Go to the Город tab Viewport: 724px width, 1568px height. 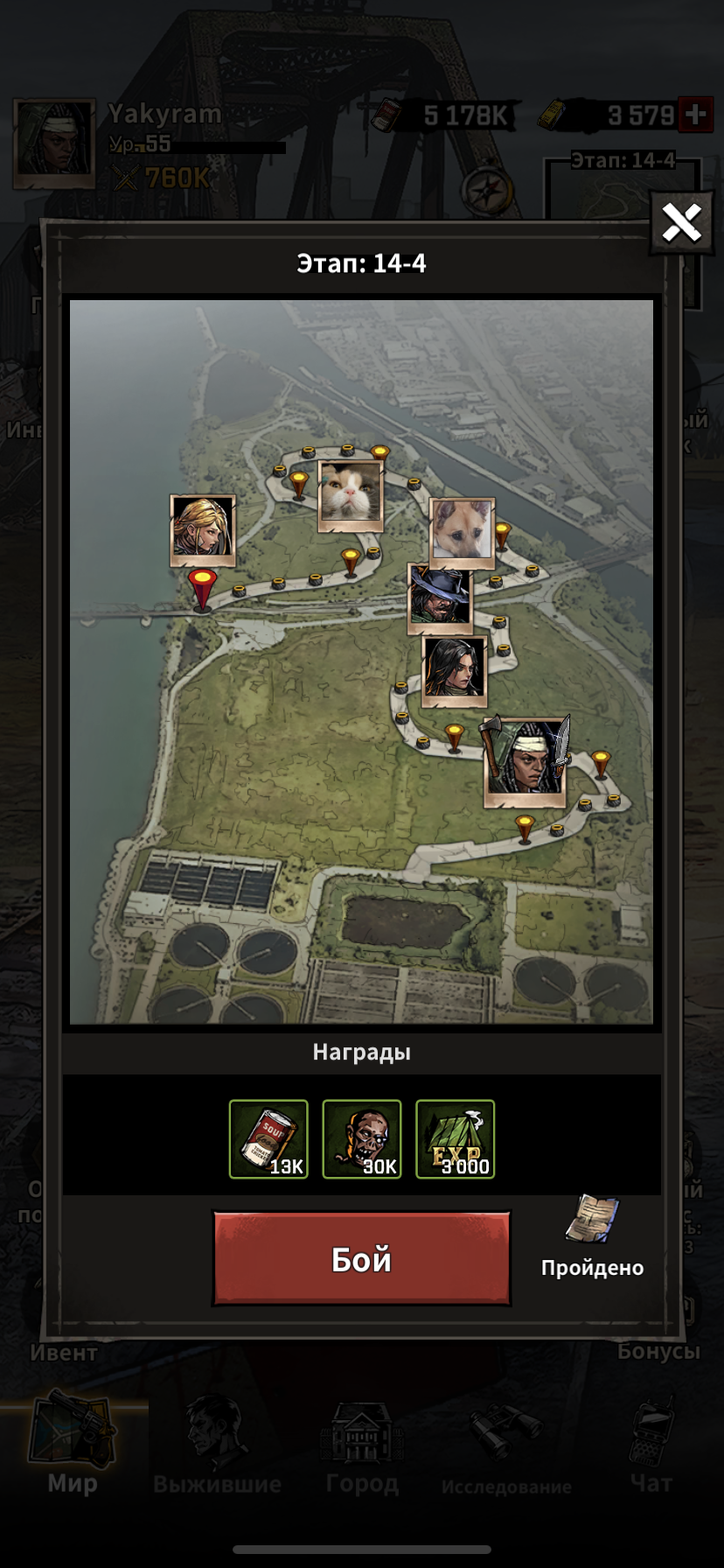[x=362, y=1445]
